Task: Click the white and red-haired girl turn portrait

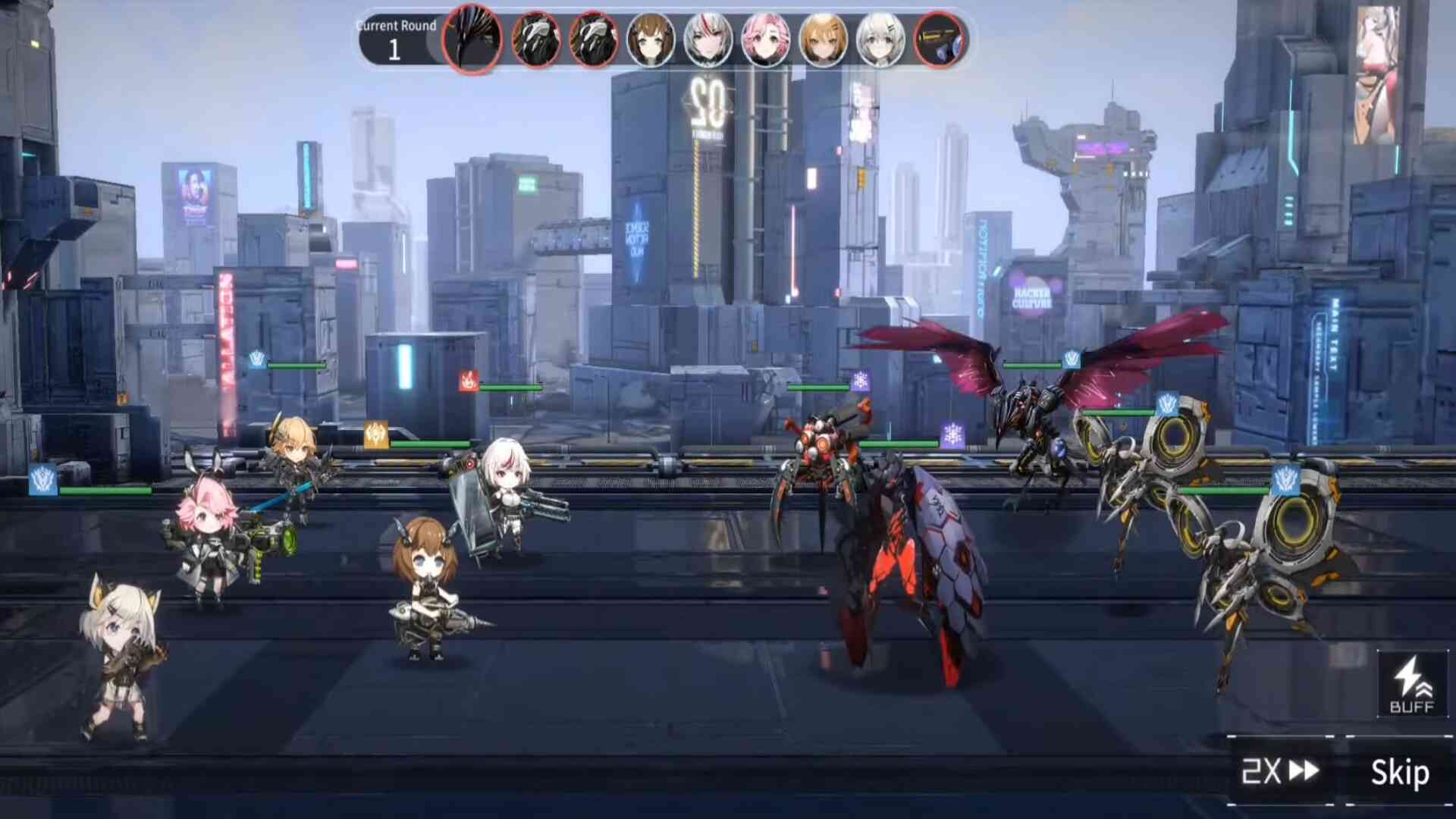Action: coord(708,39)
